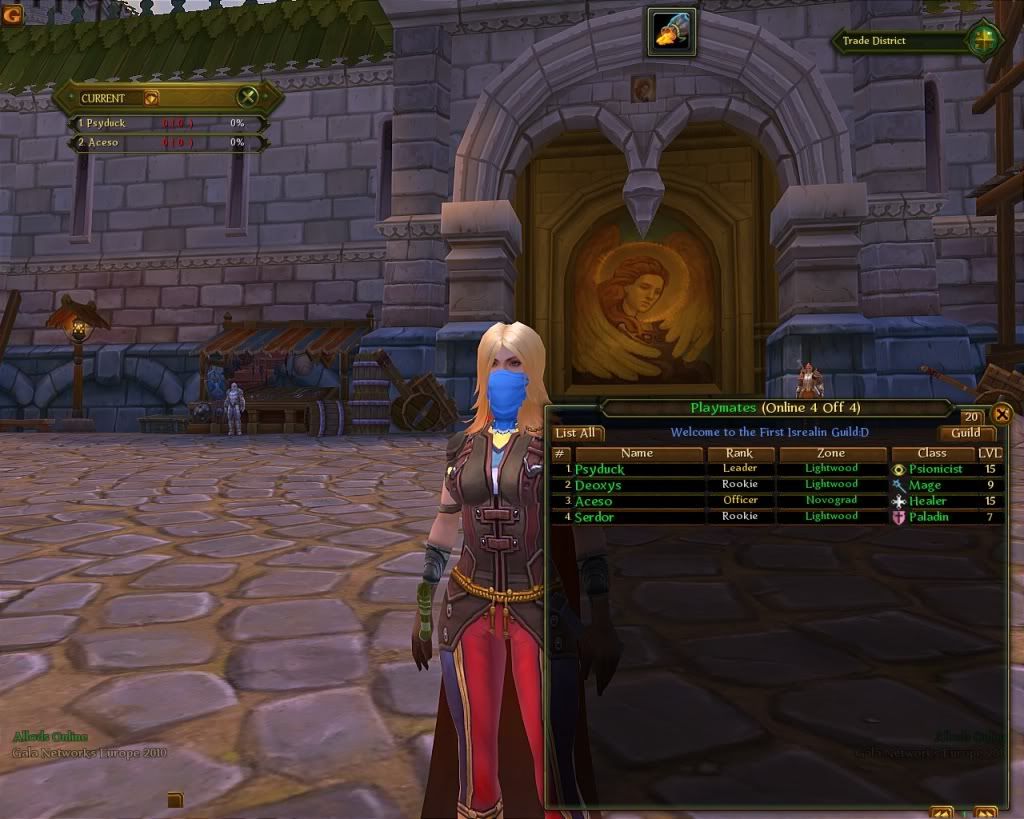Open the map from the Trade District compass
The width and height of the screenshot is (1024, 819).
(x=981, y=41)
